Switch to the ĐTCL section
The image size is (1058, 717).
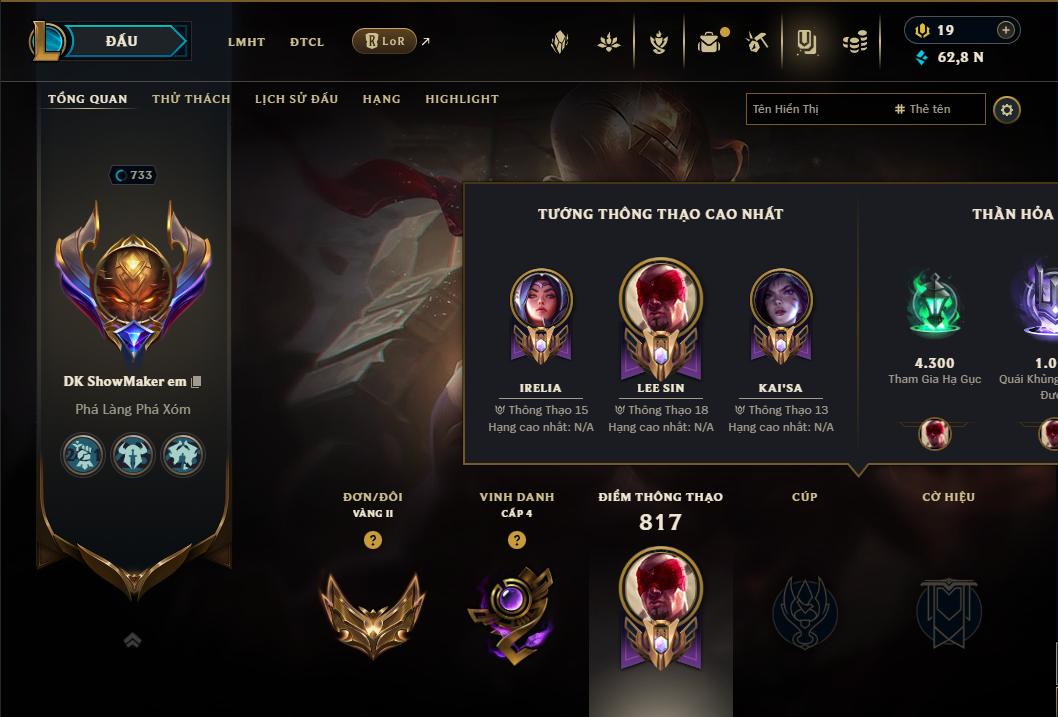[x=307, y=42]
